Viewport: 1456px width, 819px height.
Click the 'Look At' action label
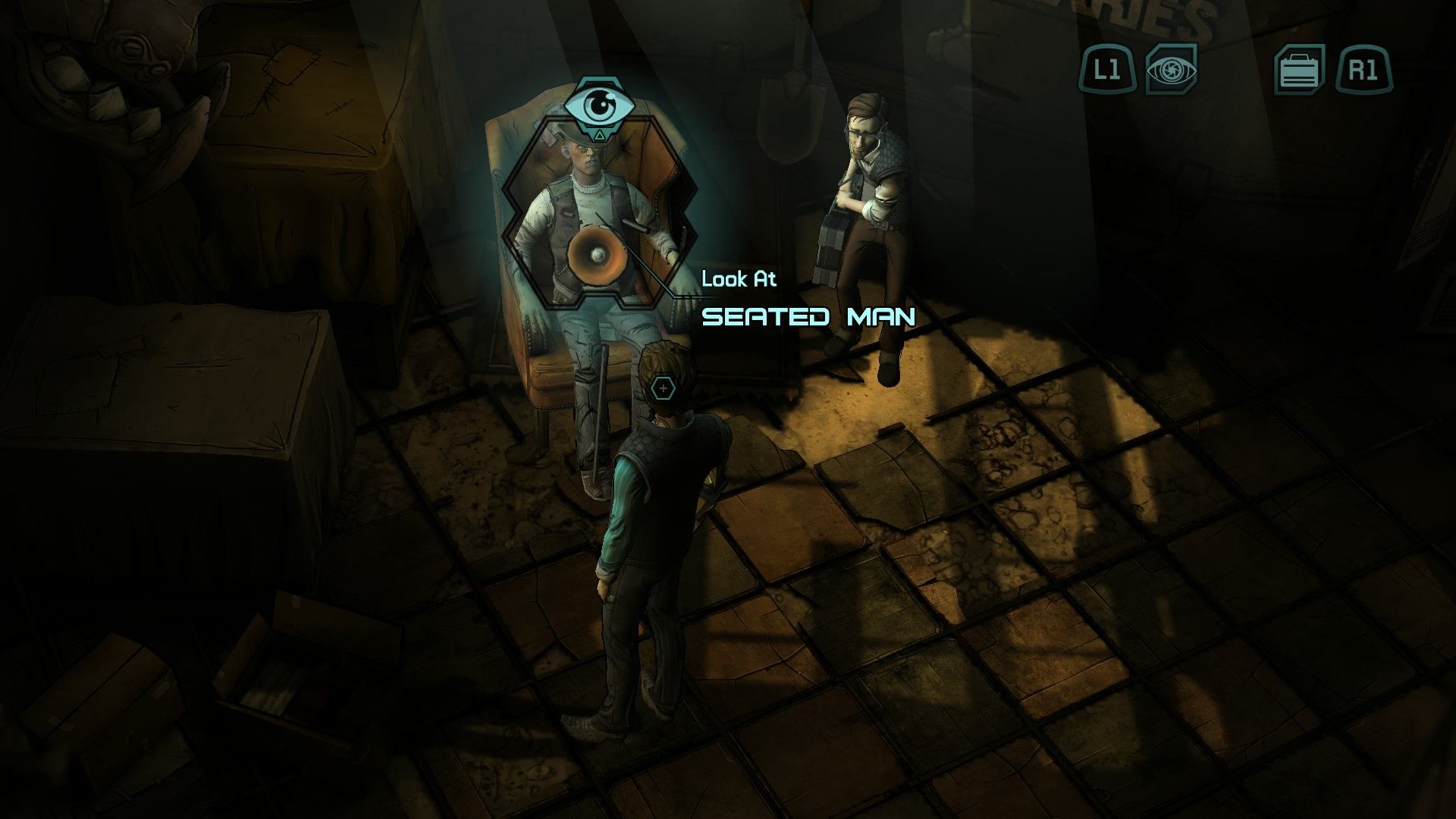(x=741, y=280)
